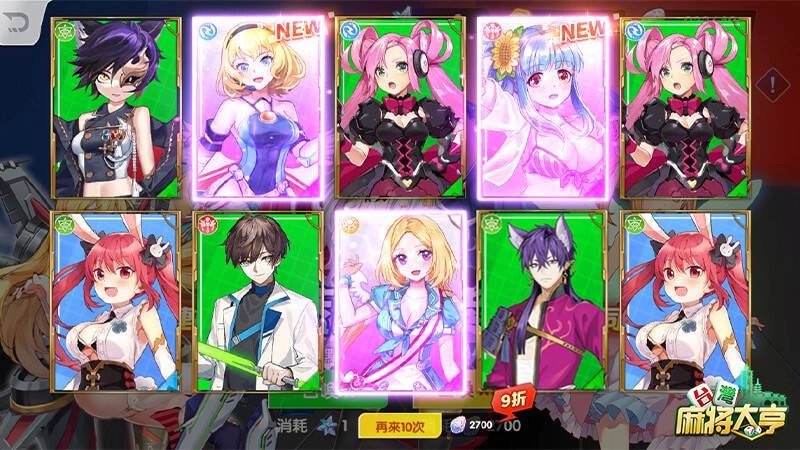View the NEW blue-haired sunflower girl card
This screenshot has width=800, height=450.
(540, 107)
